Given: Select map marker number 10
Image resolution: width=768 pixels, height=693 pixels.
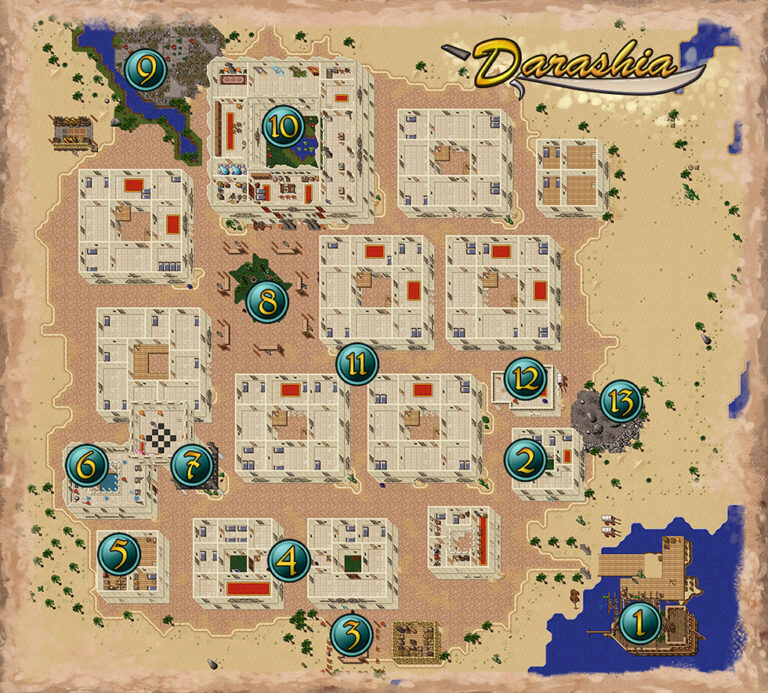Looking at the screenshot, I should tap(283, 126).
